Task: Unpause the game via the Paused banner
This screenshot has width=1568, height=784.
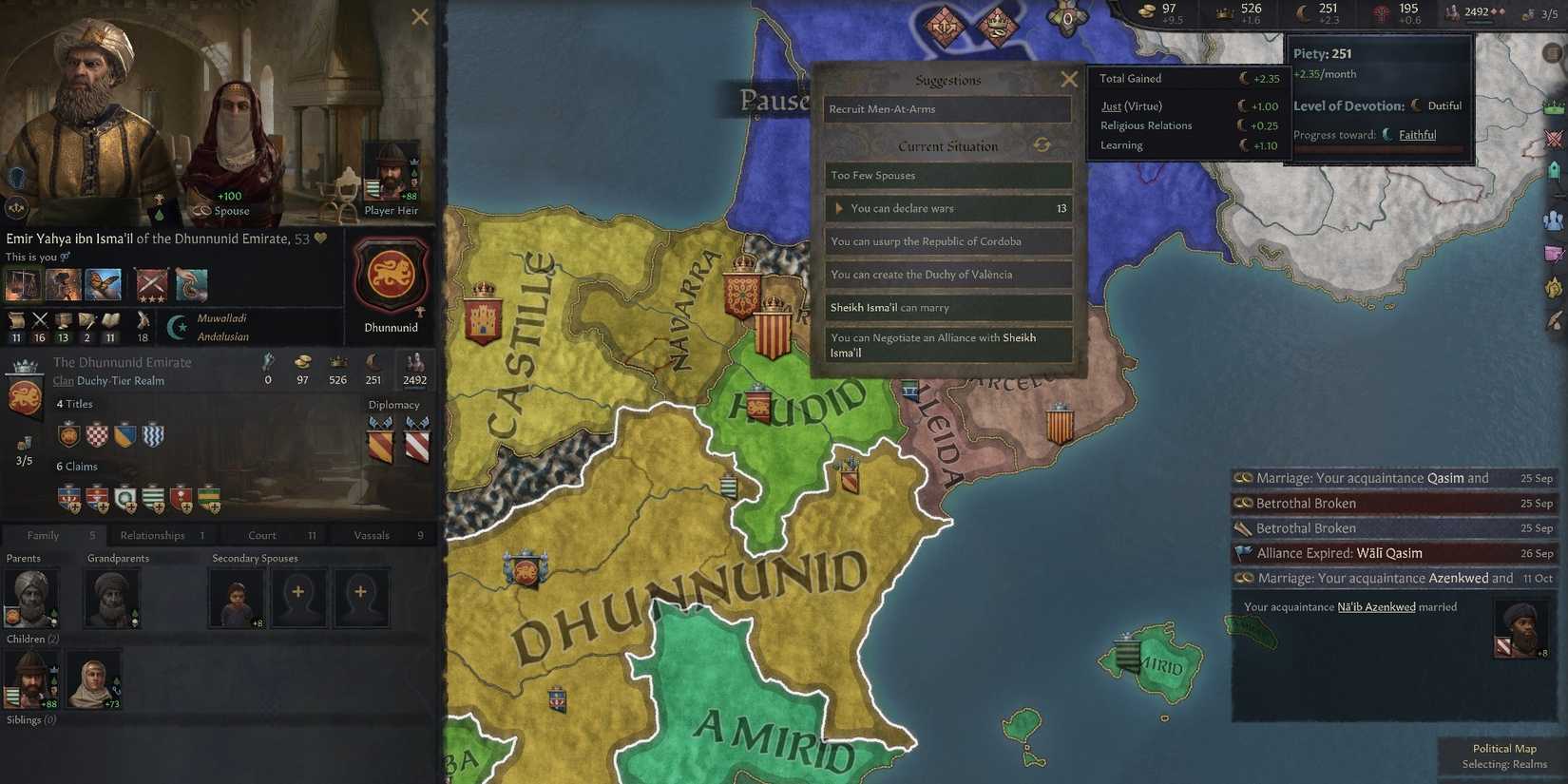Action: (774, 99)
